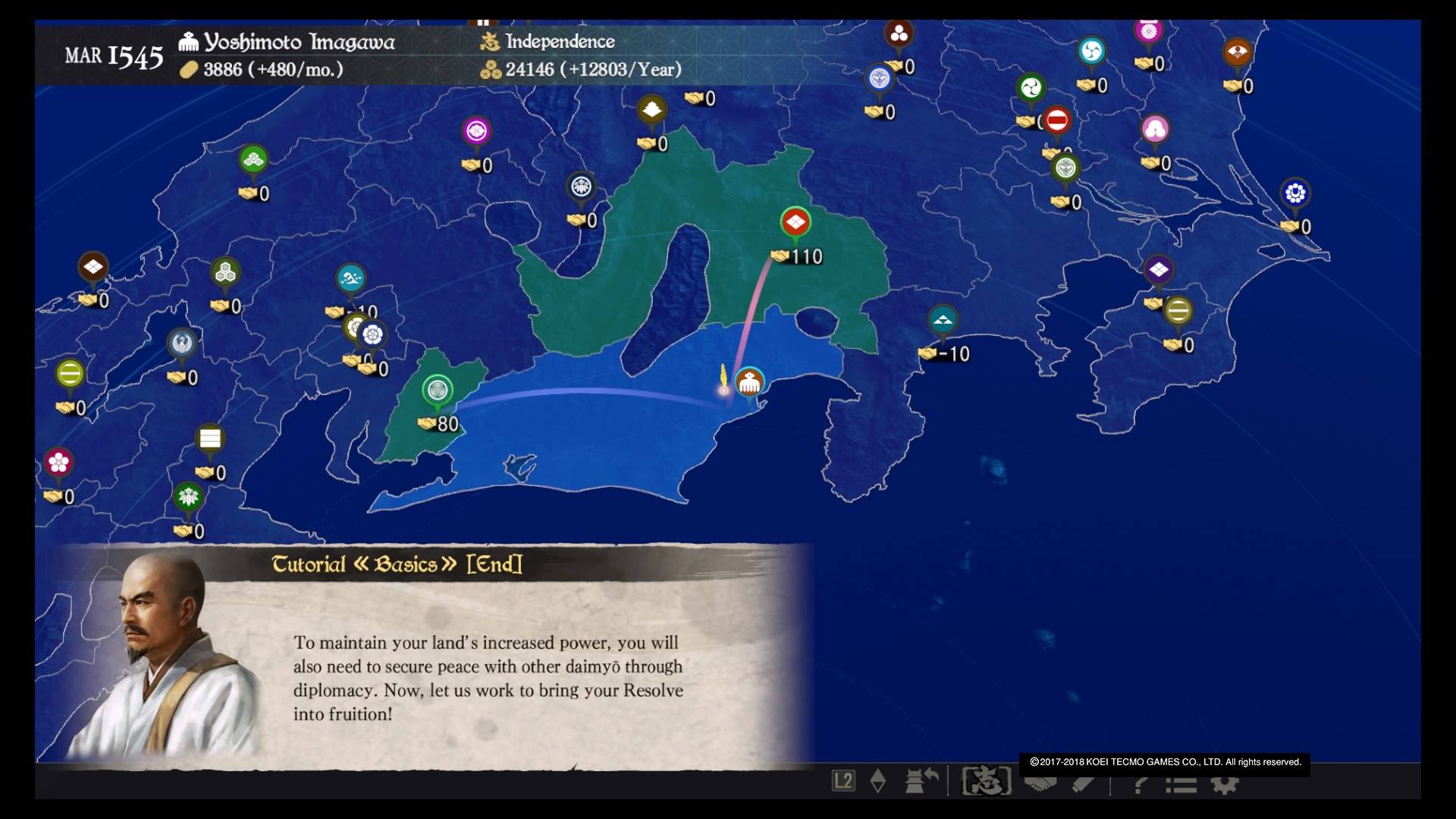Select the orange Imagawa home castle marker

tap(749, 382)
